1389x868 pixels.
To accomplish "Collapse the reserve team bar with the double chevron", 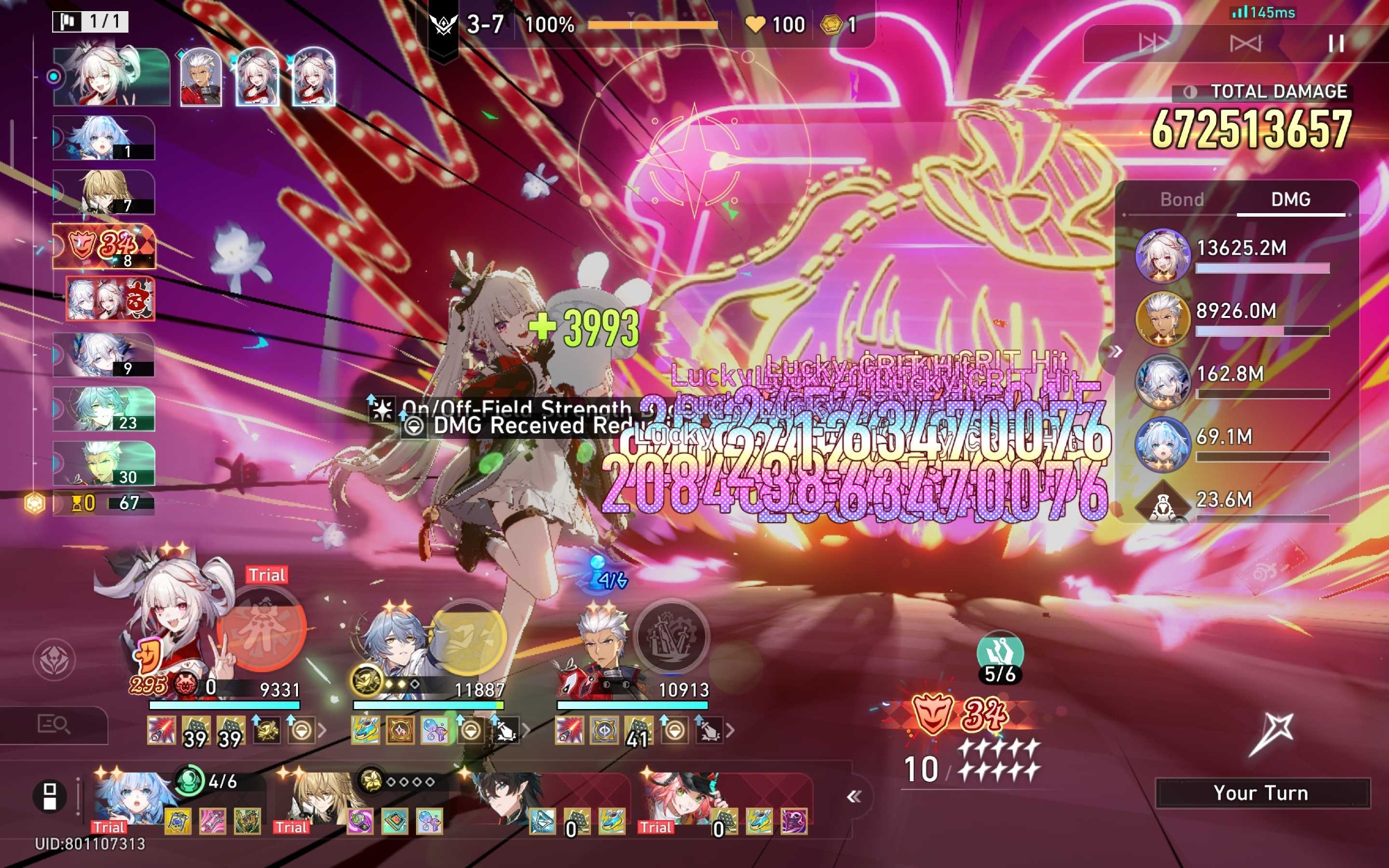I will [x=854, y=796].
